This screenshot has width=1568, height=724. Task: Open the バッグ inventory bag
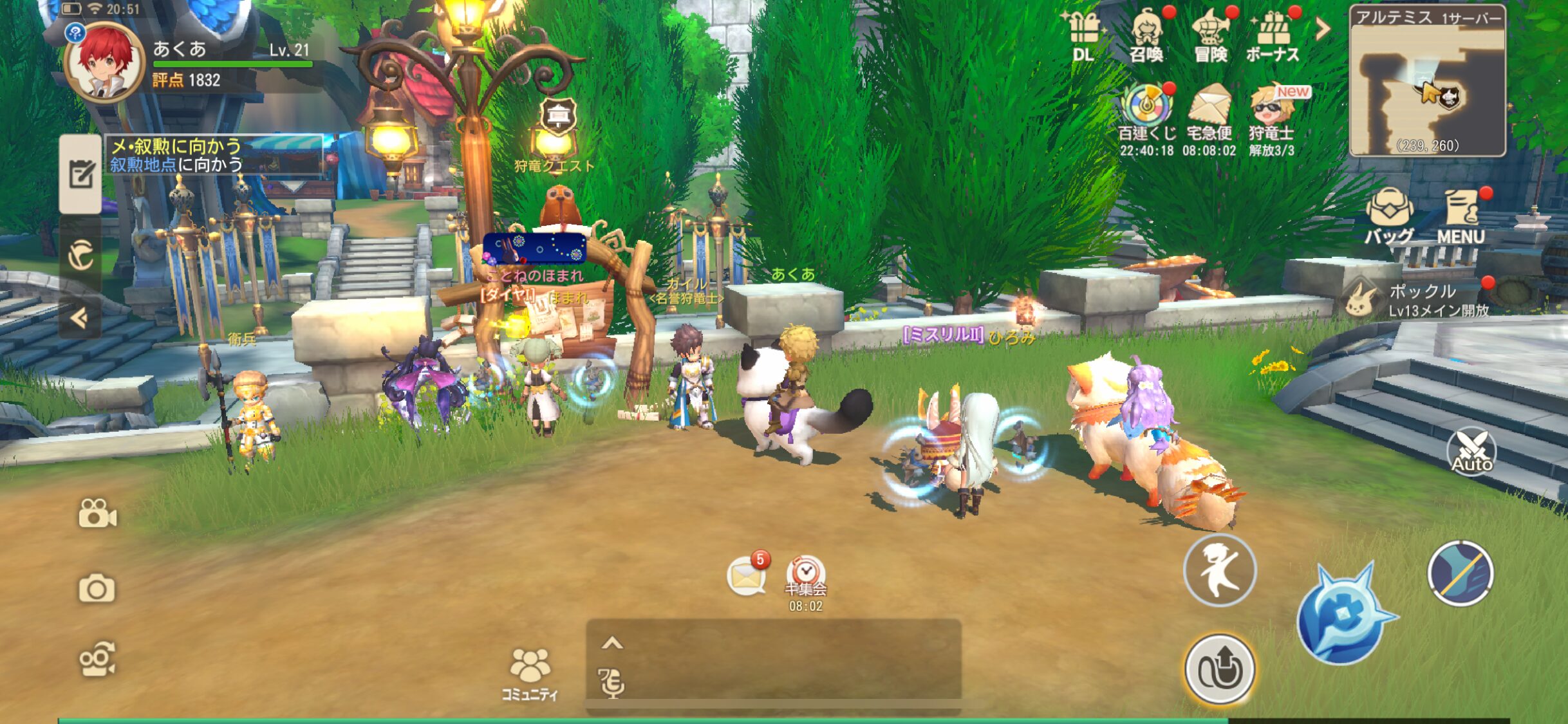[x=1389, y=216]
